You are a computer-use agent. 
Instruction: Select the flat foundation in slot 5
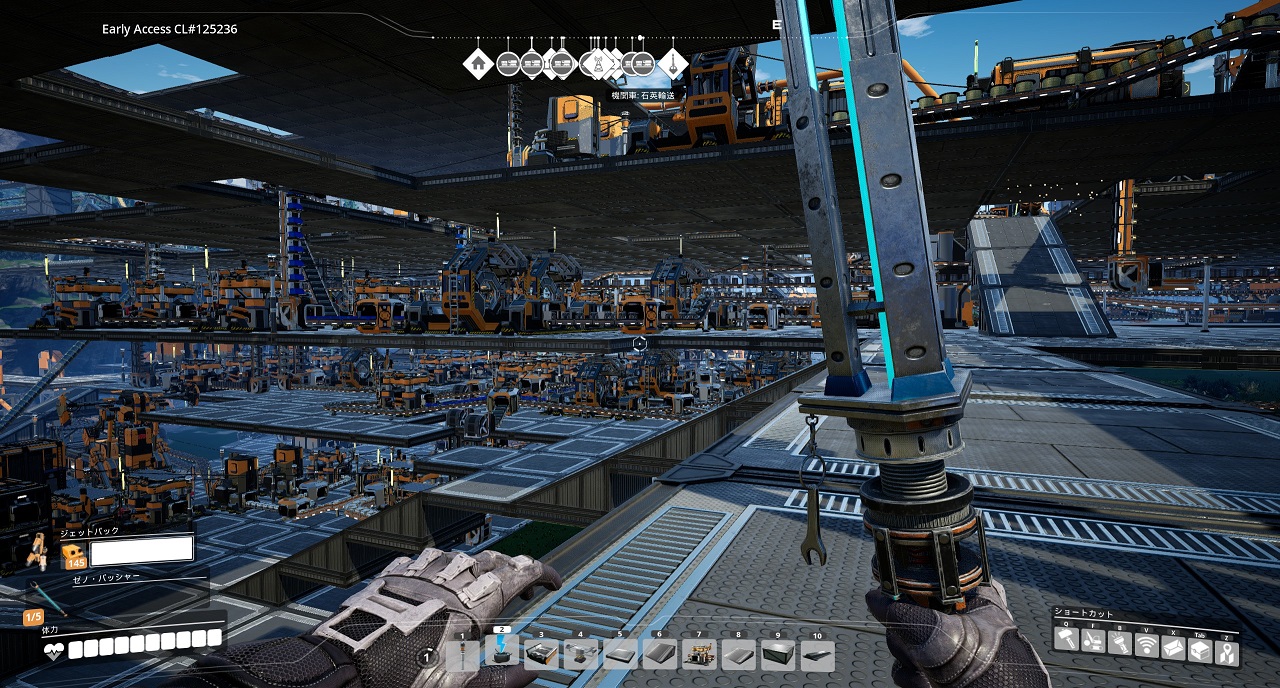[x=620, y=655]
